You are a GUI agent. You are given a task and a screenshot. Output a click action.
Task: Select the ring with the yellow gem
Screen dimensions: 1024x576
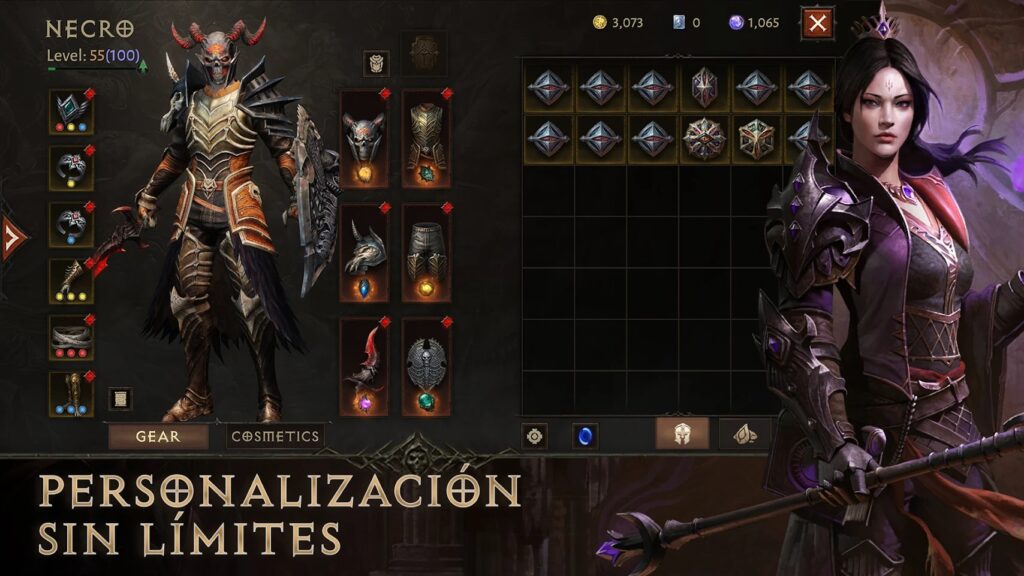pos(71,168)
